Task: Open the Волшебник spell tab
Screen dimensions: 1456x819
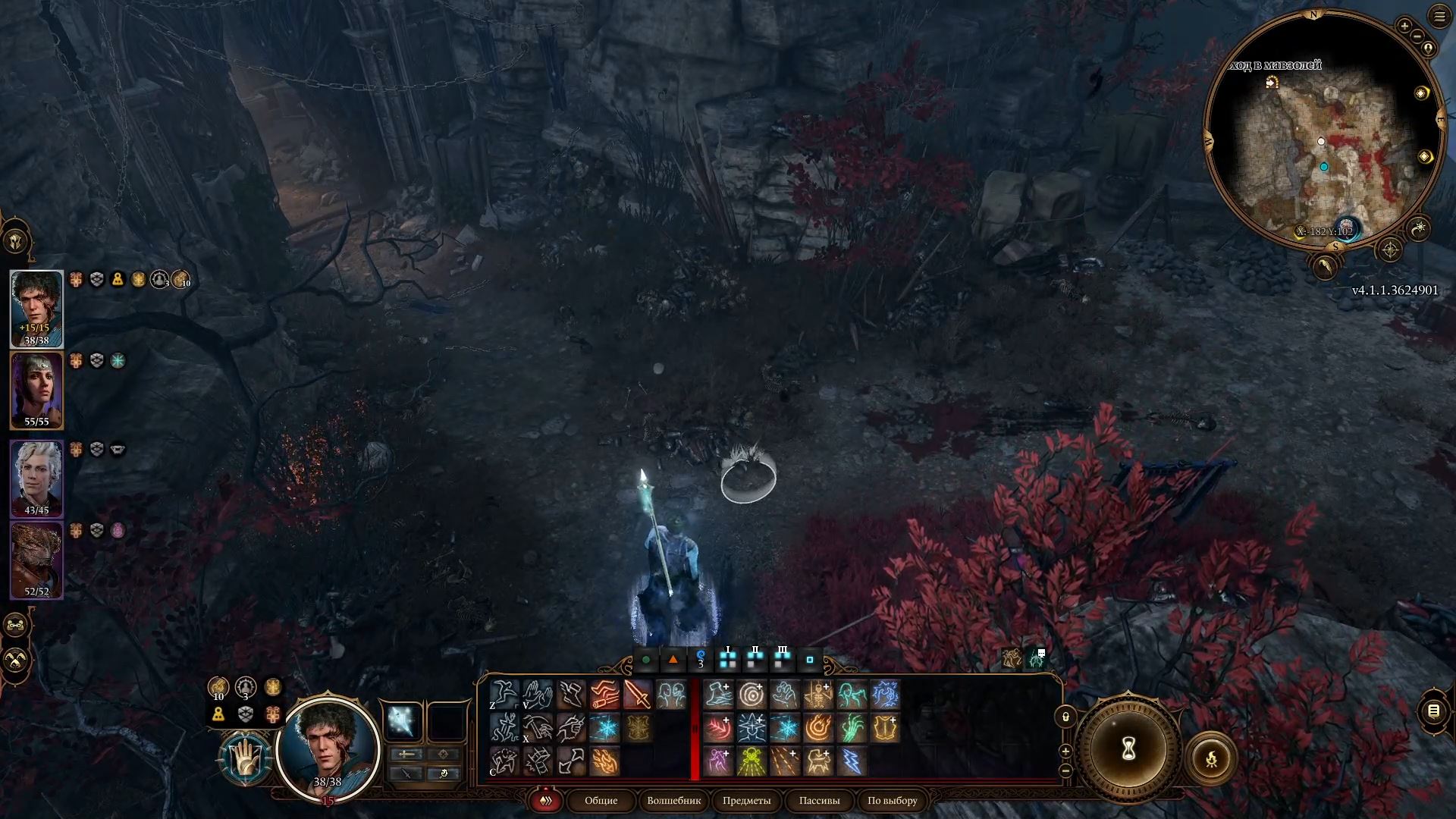Action: click(x=673, y=800)
